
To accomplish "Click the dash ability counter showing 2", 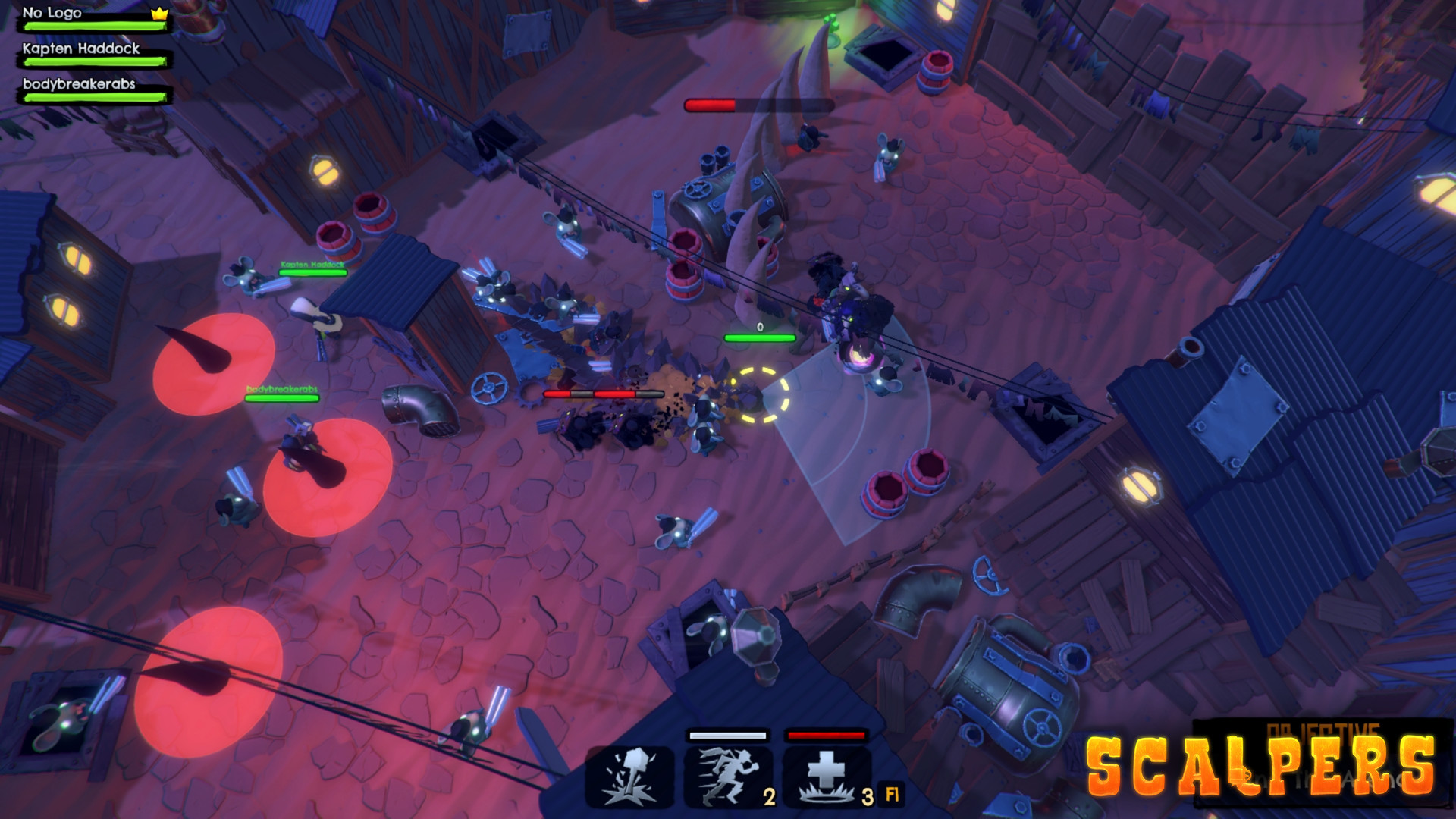I will pos(767,797).
